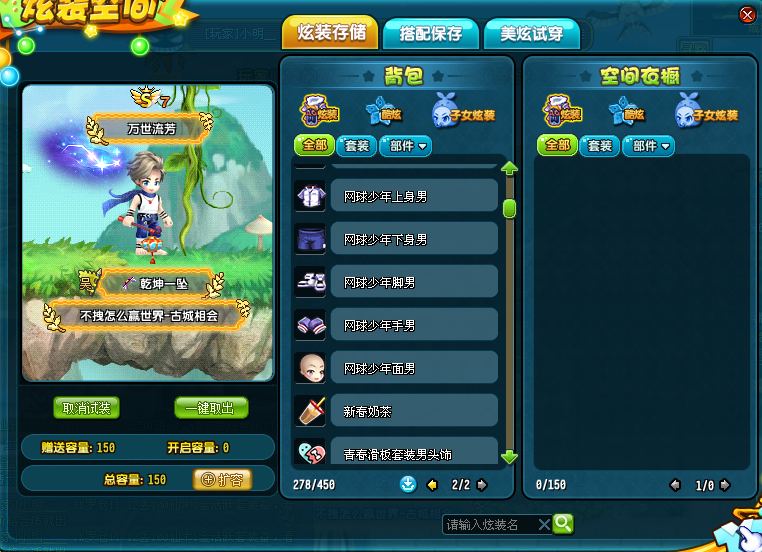This screenshot has width=762, height=552.
Task: Select the 网球少年手男 gloves item
Action: coord(413,325)
